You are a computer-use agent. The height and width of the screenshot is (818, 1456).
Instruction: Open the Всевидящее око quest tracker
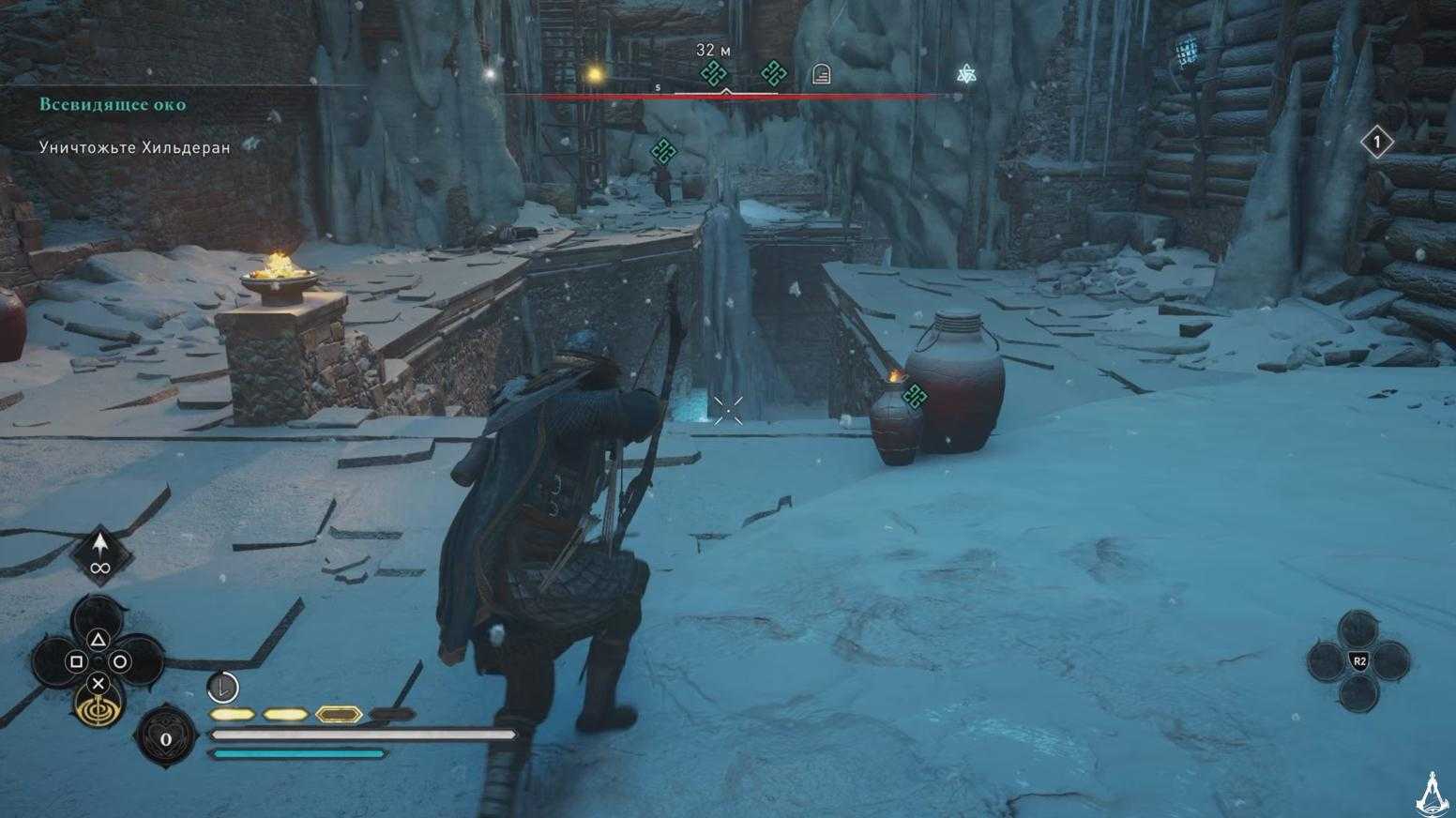pyautogui.click(x=113, y=104)
